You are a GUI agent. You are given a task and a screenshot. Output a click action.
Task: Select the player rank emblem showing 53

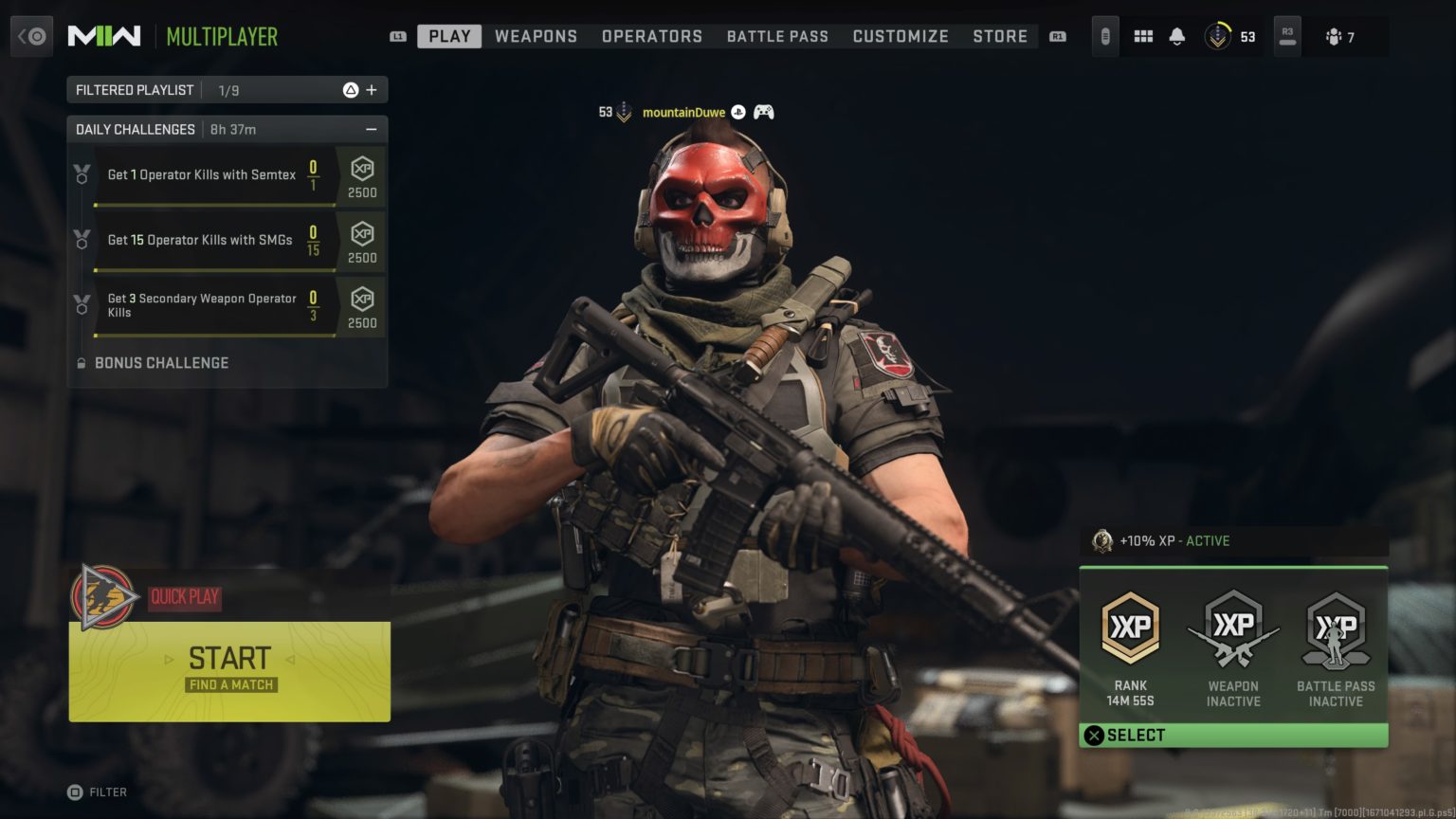[x=1219, y=36]
